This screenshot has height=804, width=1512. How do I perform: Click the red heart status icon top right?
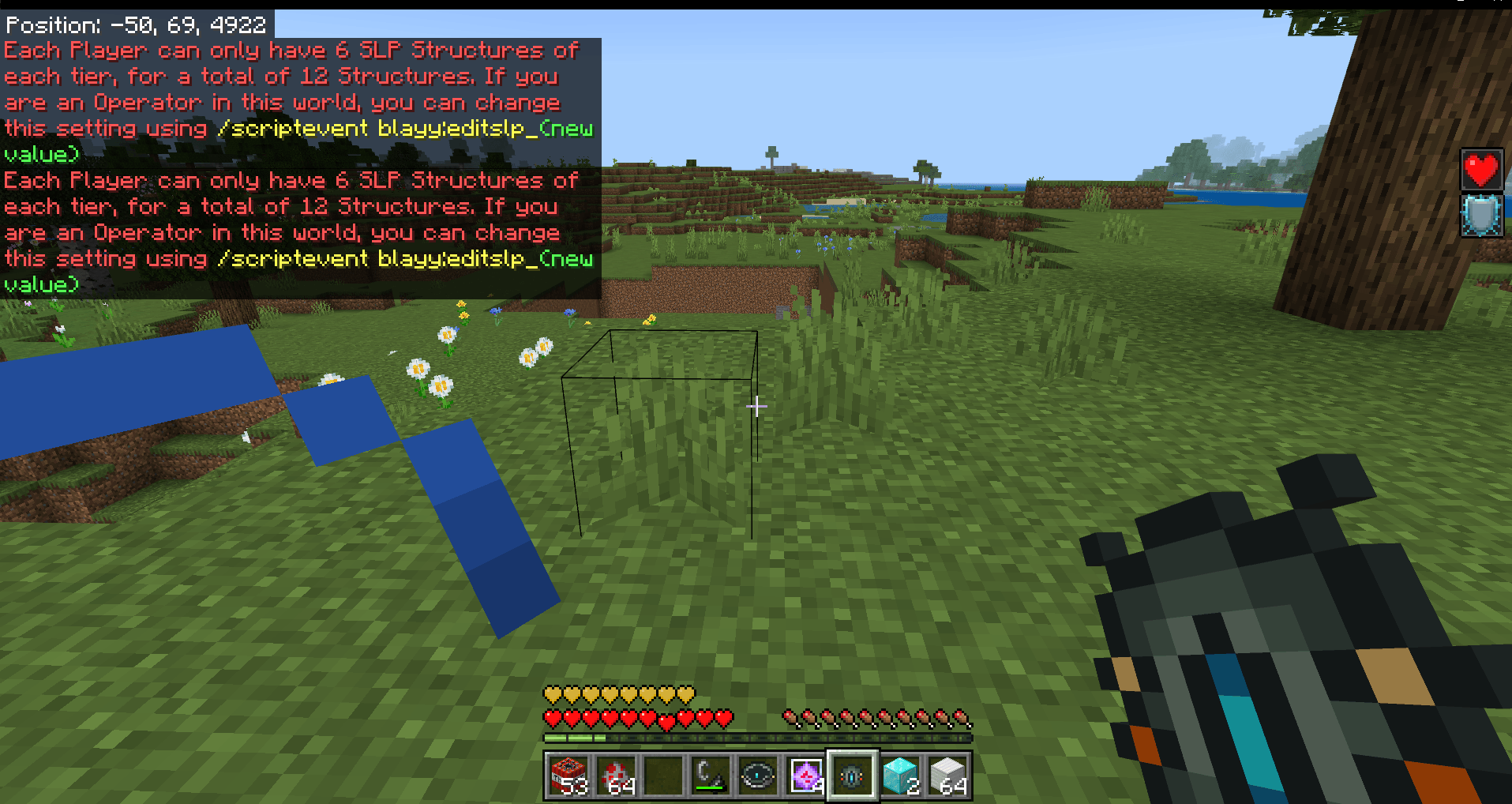1481,170
